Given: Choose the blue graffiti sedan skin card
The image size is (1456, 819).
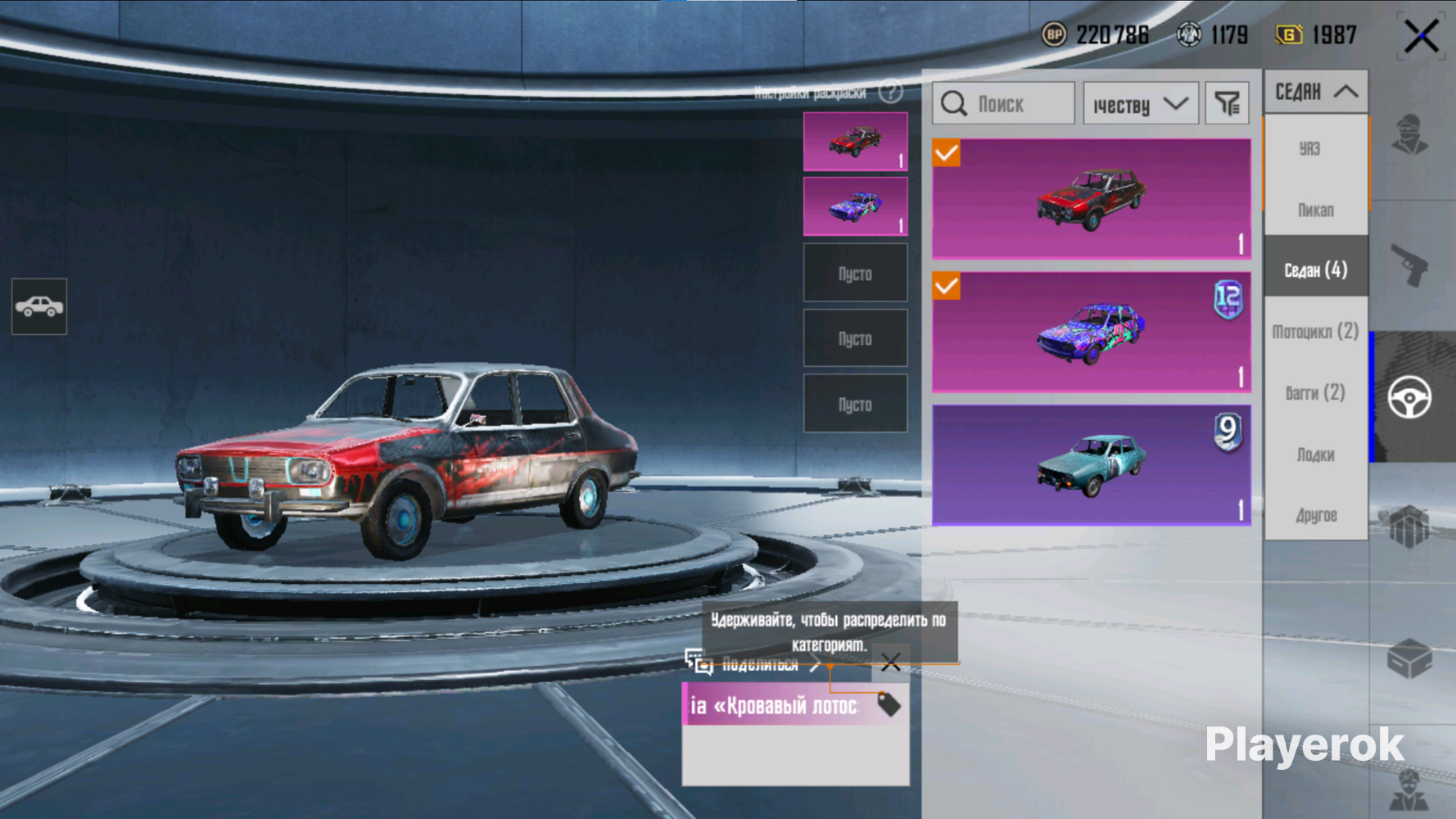Looking at the screenshot, I should point(1091,333).
